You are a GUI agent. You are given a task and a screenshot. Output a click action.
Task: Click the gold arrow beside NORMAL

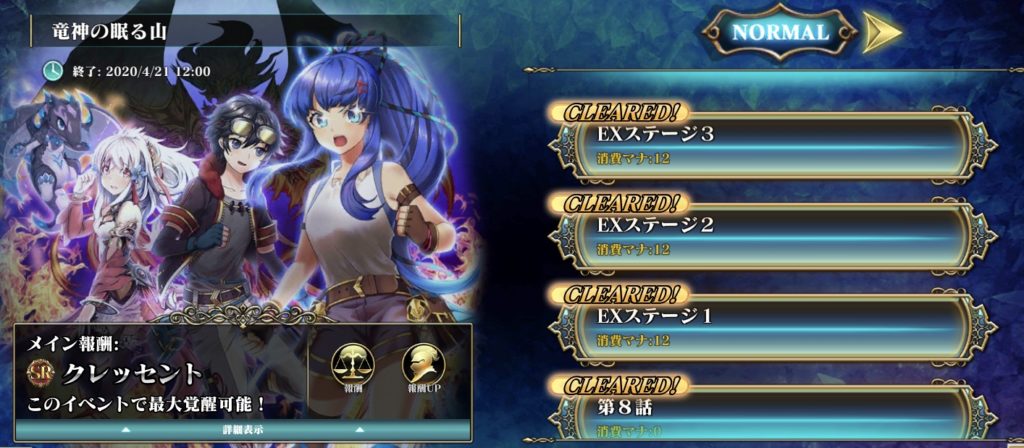[x=880, y=32]
